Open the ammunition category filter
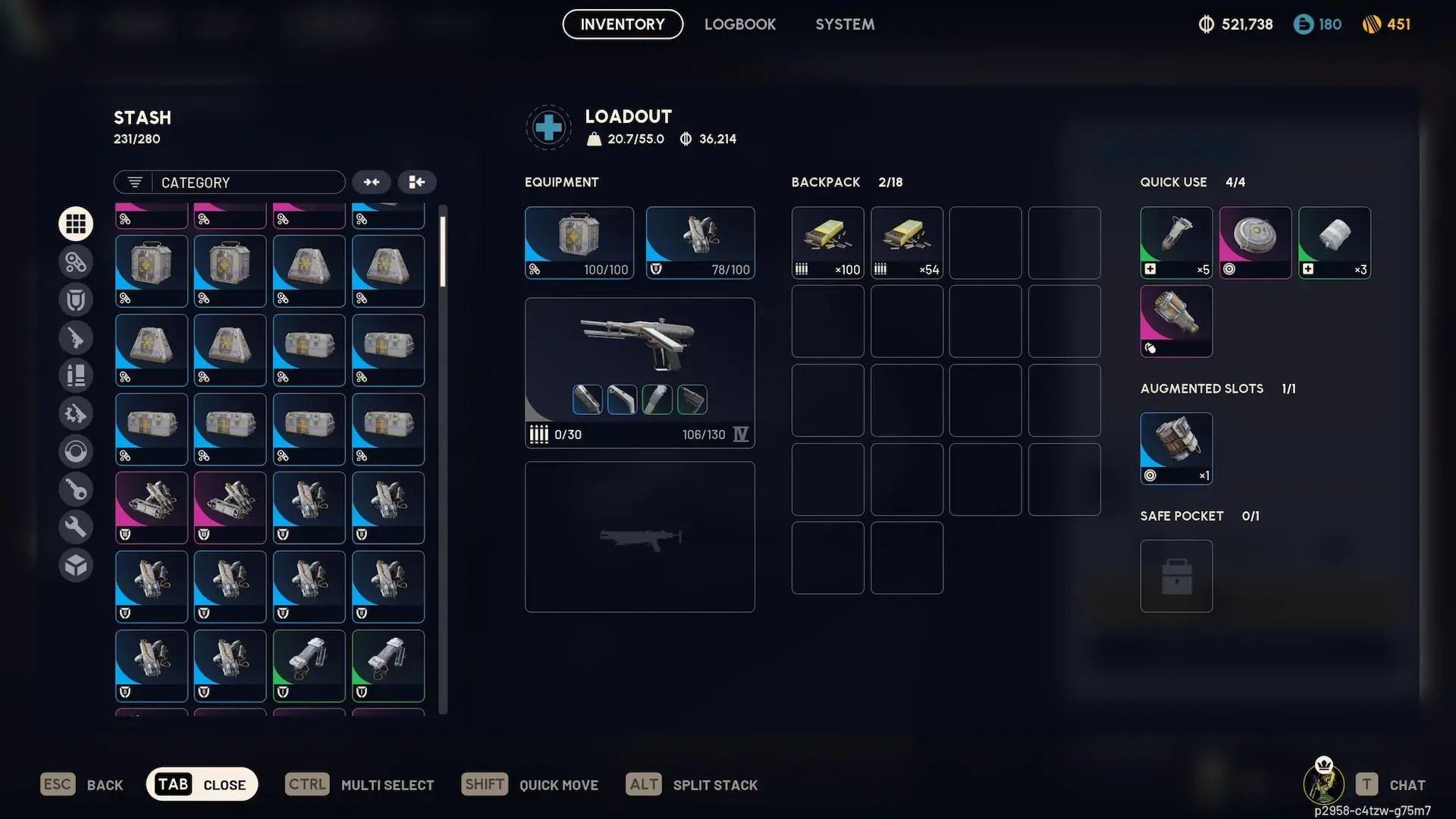The image size is (1456, 819). 76,375
